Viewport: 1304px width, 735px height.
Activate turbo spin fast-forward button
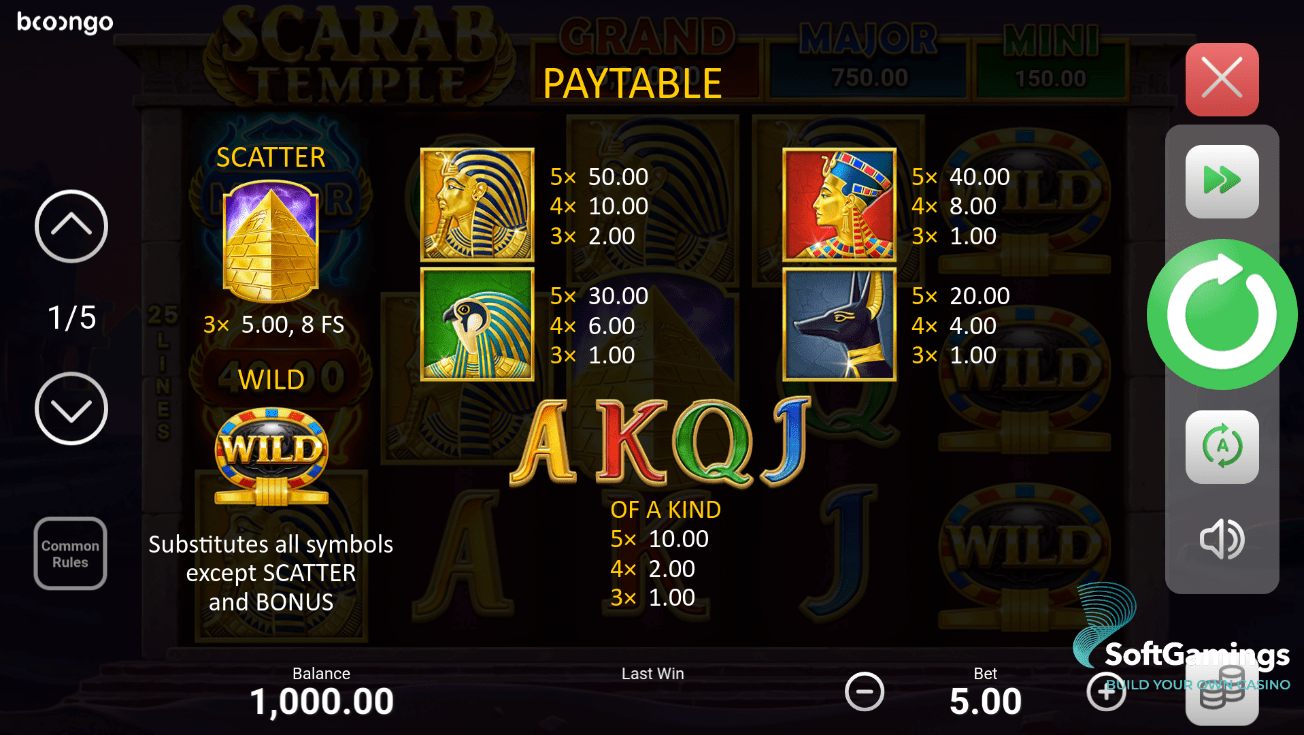coord(1221,181)
